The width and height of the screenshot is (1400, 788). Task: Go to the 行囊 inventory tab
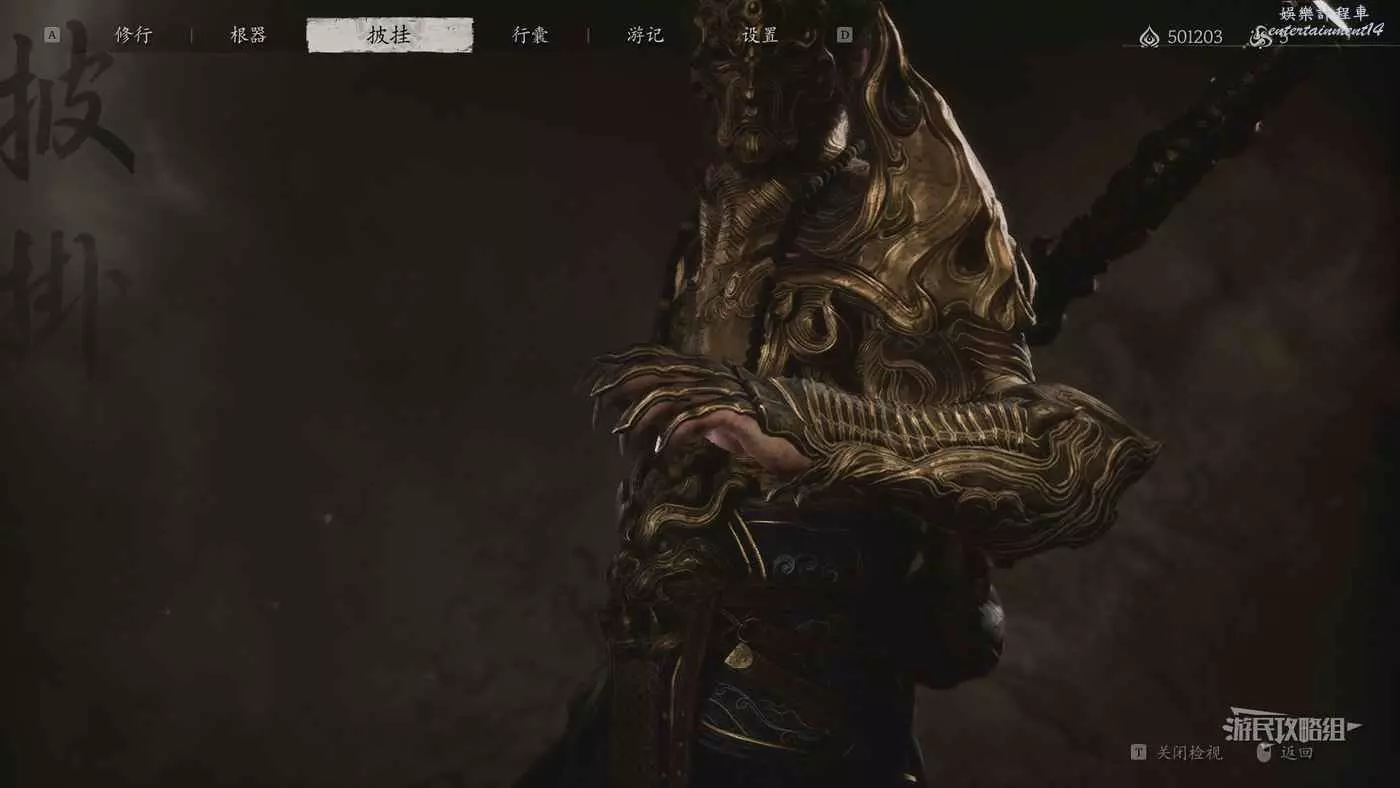530,35
